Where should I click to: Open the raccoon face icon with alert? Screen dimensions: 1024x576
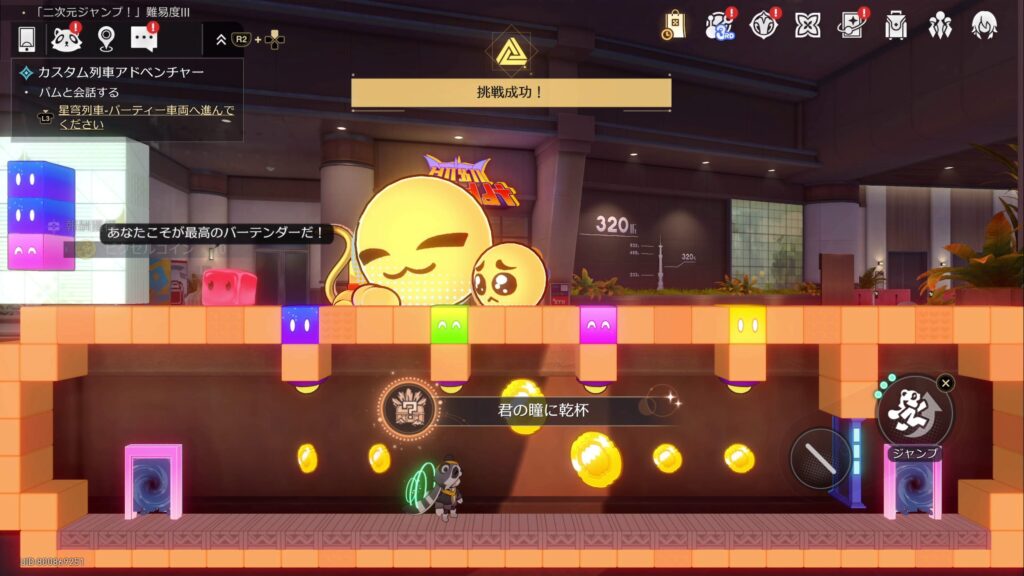coord(66,39)
